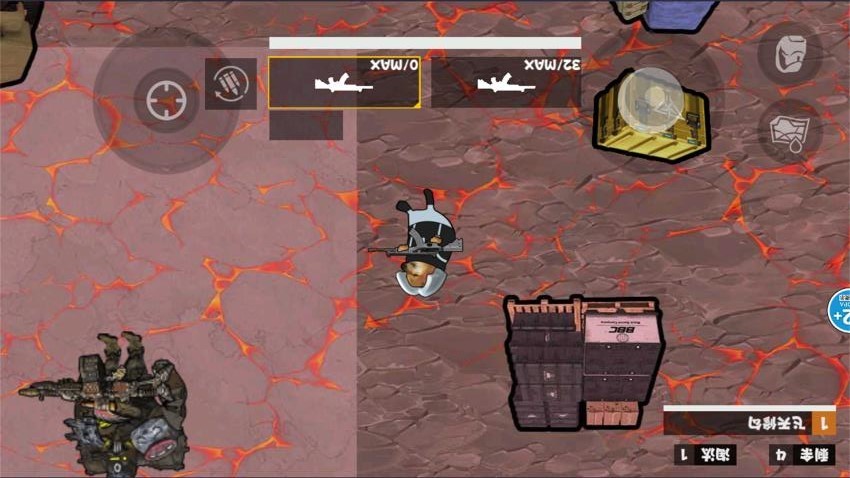The height and width of the screenshot is (478, 850).
Task: Reload using the bullets icon
Action: (x=230, y=83)
